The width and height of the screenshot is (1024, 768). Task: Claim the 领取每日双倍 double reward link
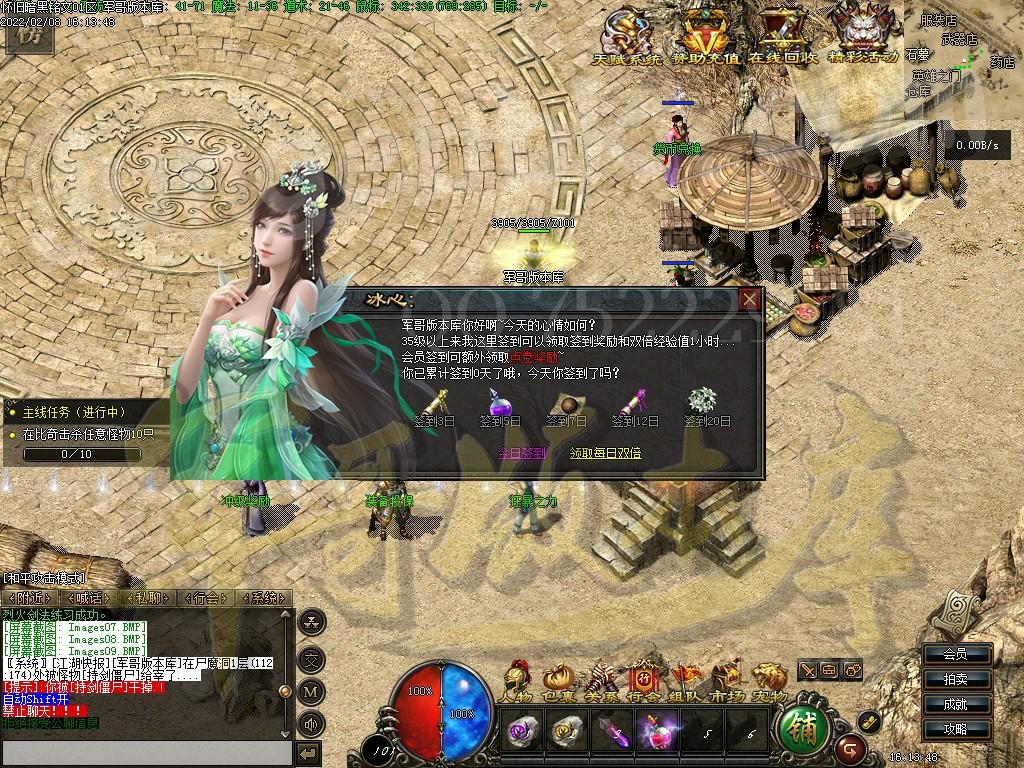(x=606, y=453)
